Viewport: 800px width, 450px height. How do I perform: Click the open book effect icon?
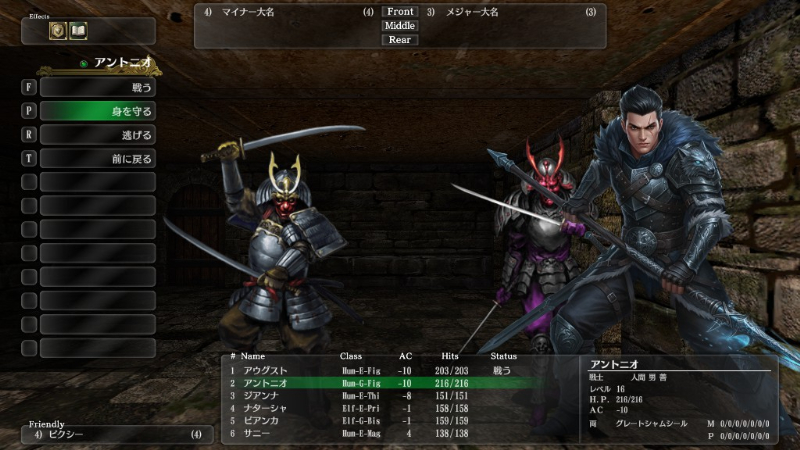(x=77, y=31)
